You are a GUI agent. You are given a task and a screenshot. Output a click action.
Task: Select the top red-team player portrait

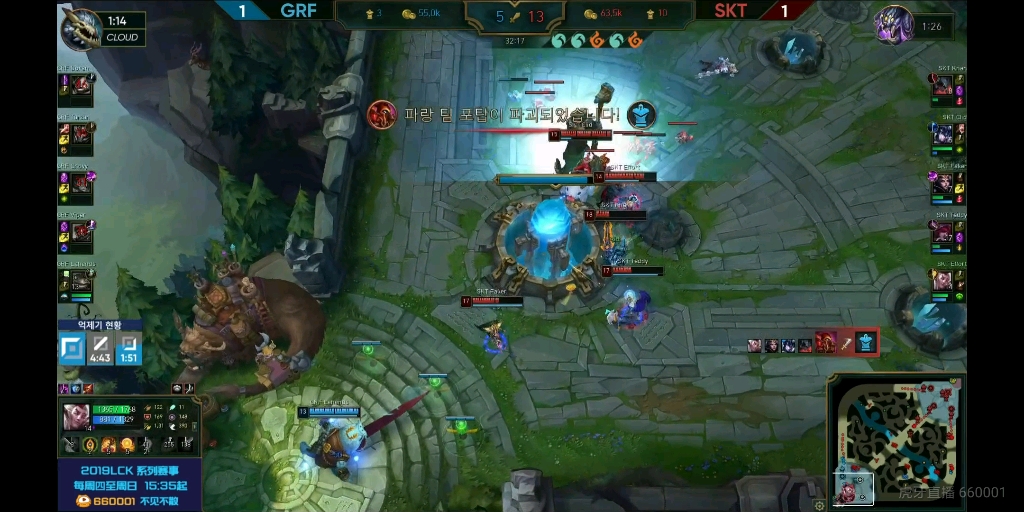pos(943,86)
